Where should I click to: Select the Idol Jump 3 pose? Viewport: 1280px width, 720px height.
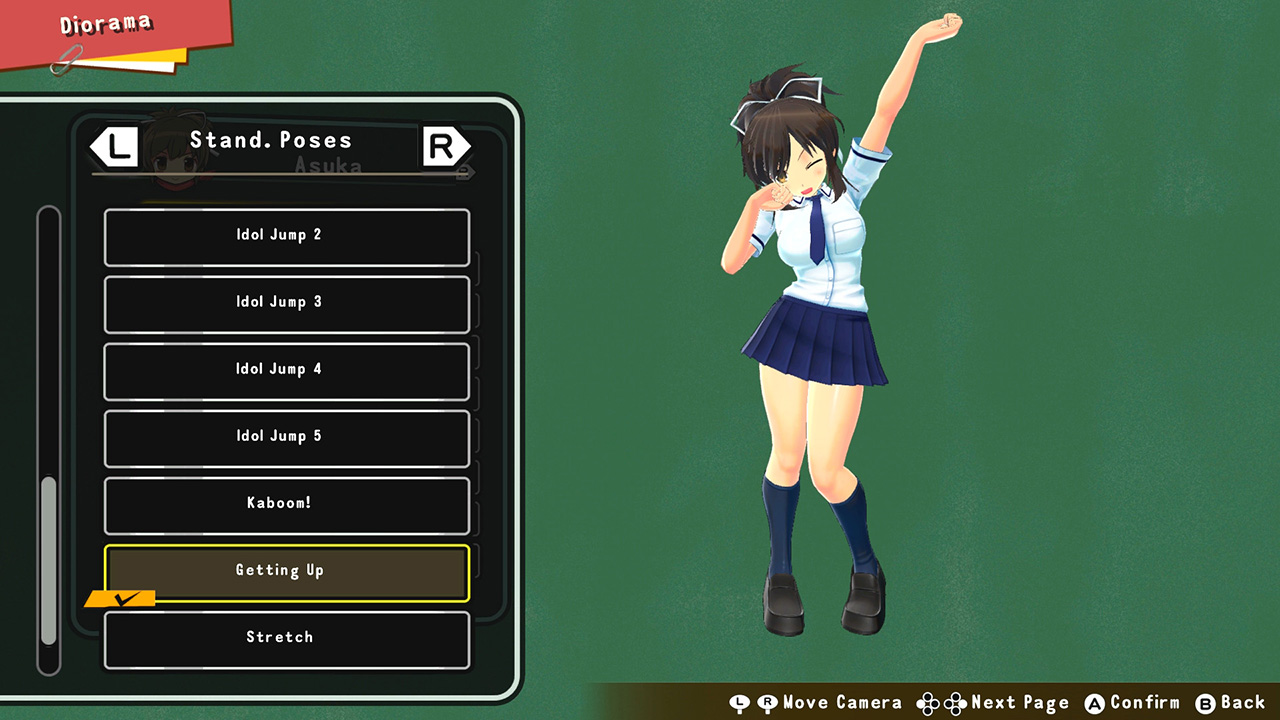tap(286, 302)
